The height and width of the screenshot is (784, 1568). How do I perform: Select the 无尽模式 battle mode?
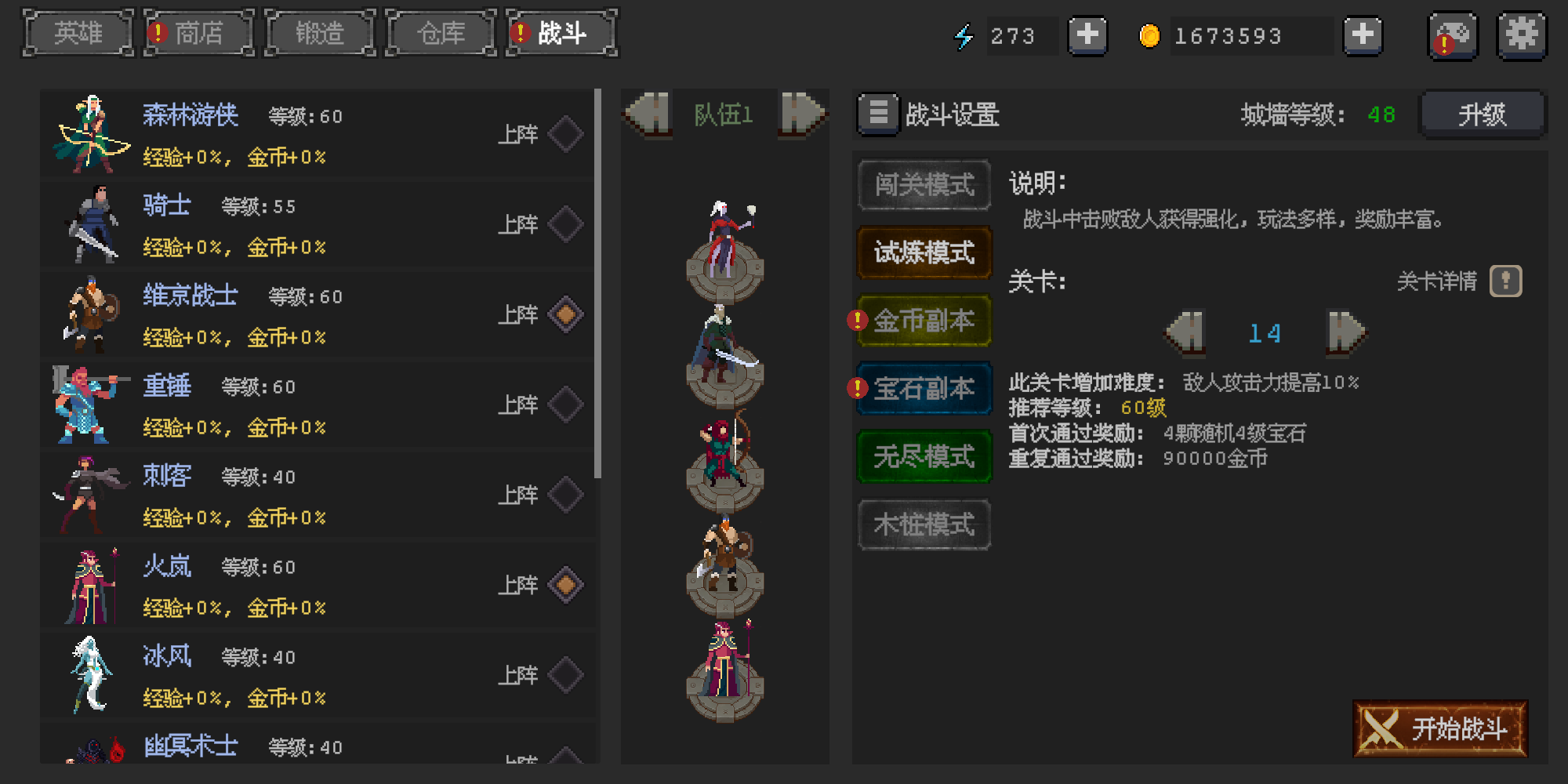924,457
